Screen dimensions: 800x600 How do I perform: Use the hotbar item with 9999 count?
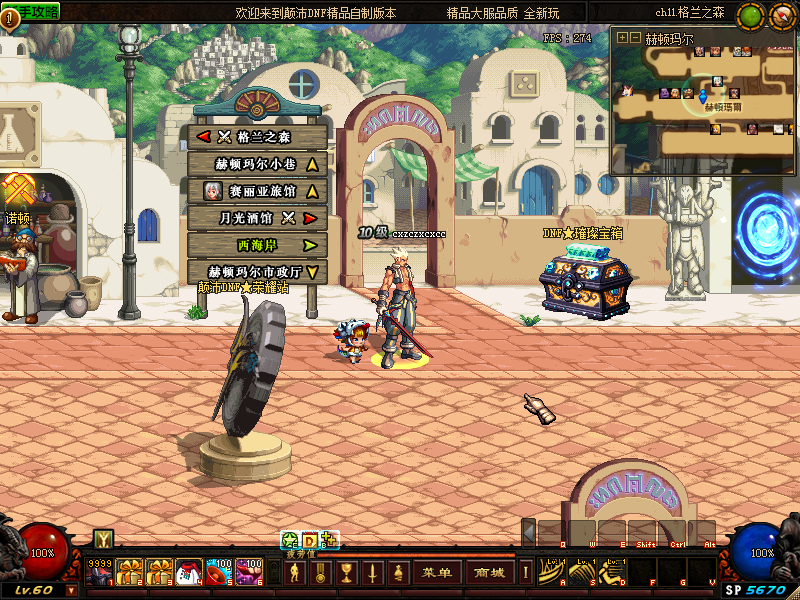[100, 573]
